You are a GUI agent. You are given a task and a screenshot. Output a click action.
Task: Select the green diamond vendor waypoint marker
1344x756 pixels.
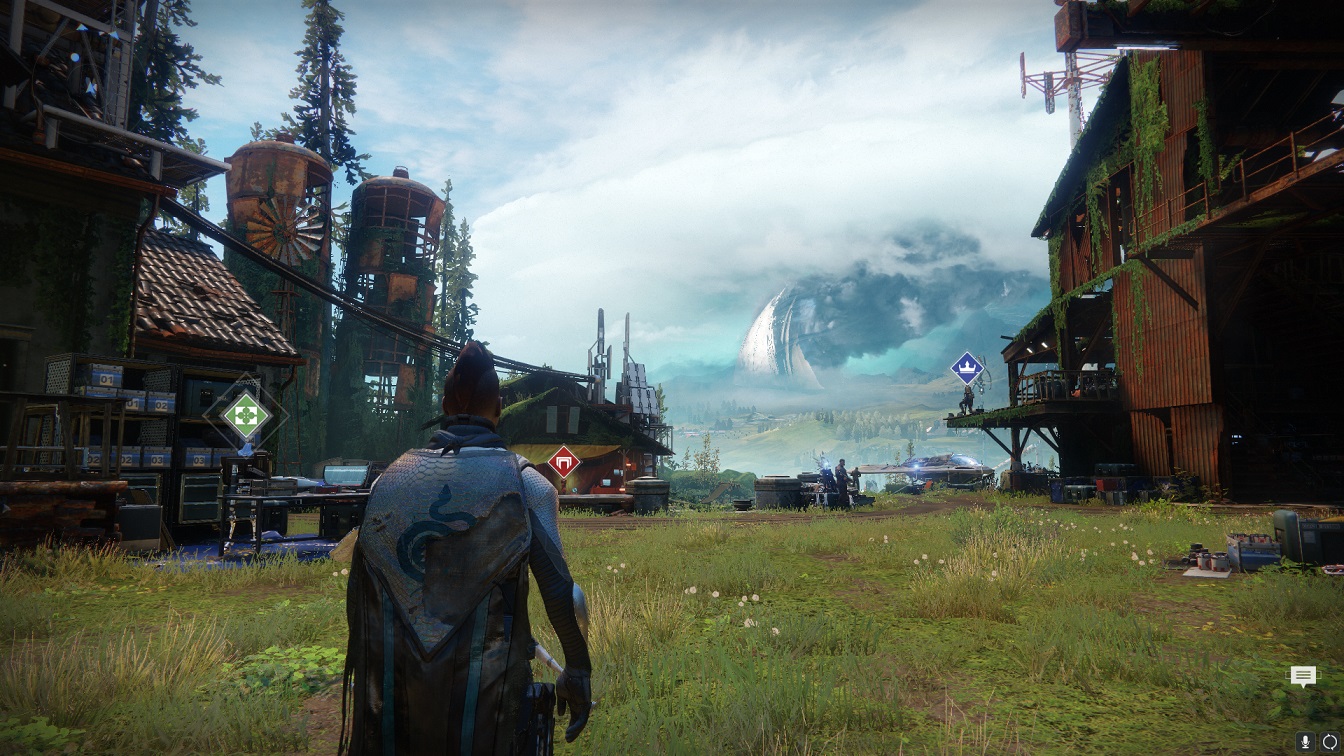pos(245,413)
